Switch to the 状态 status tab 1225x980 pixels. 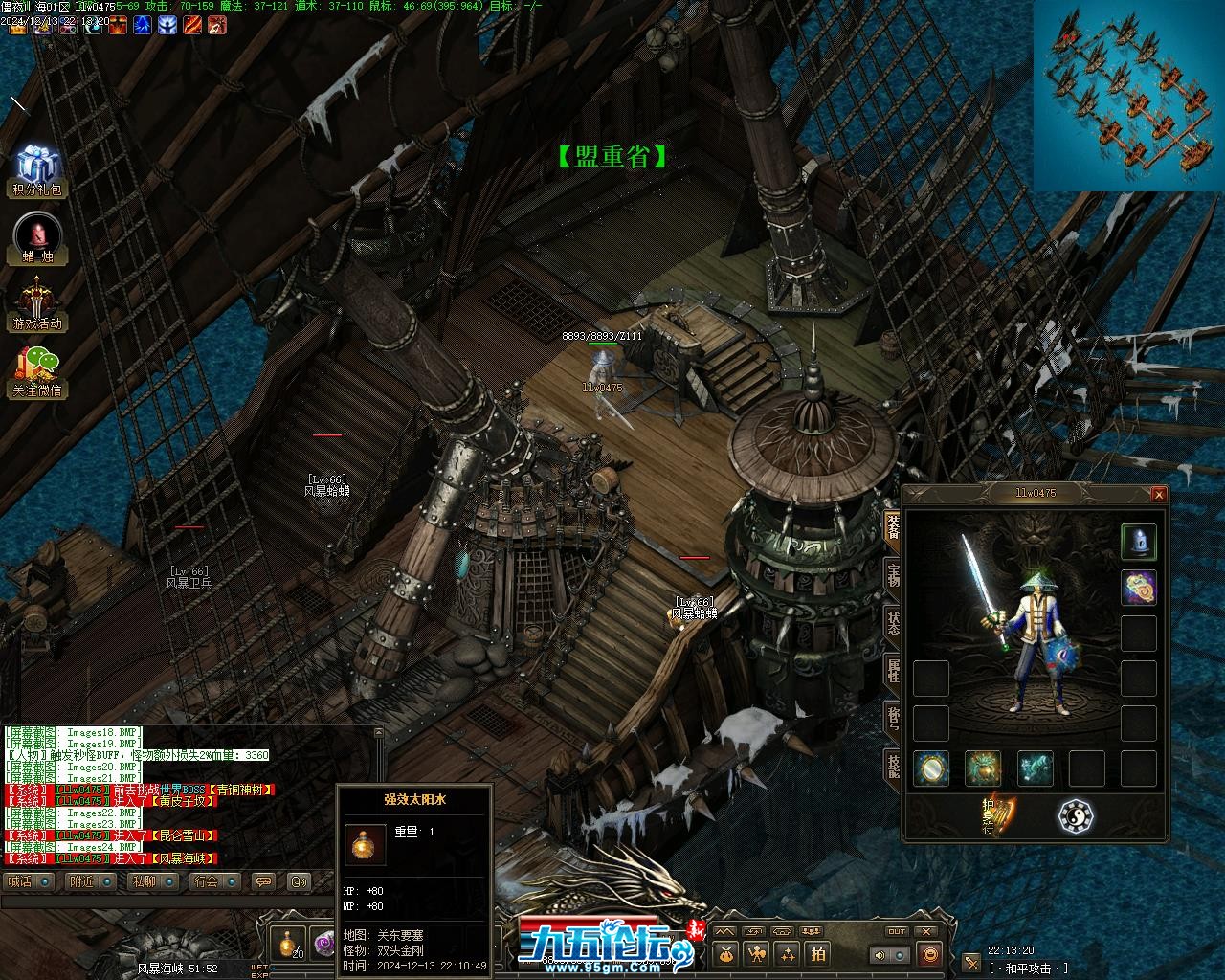tap(892, 621)
